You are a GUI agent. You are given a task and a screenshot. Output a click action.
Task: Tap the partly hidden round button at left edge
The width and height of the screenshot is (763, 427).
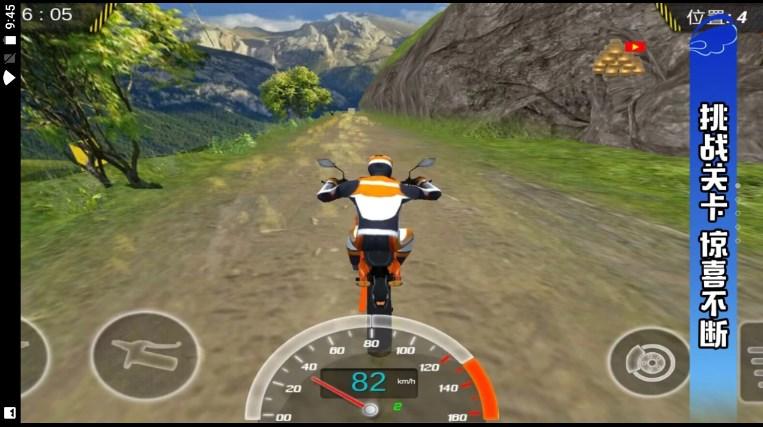(x=32, y=357)
